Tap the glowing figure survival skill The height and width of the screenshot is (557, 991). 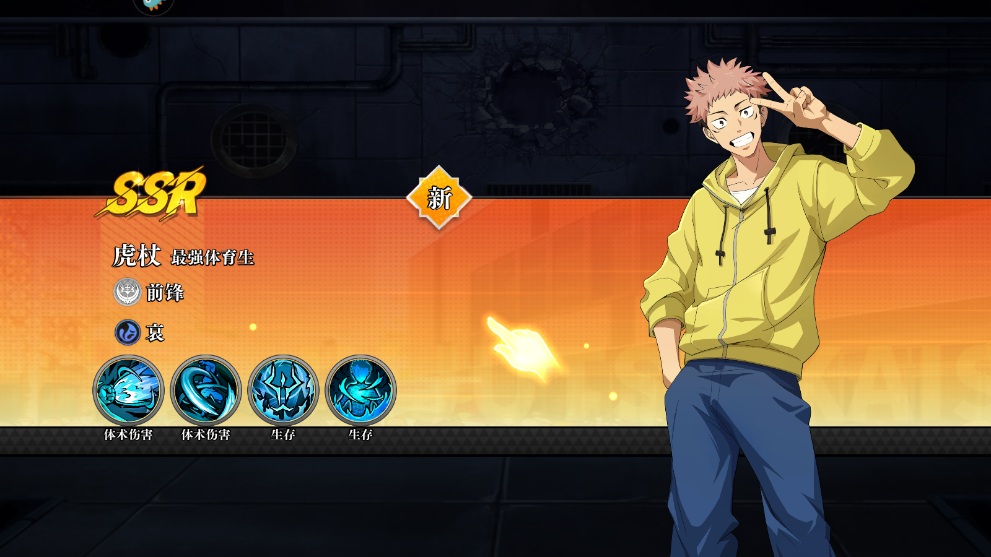pyautogui.click(x=360, y=390)
